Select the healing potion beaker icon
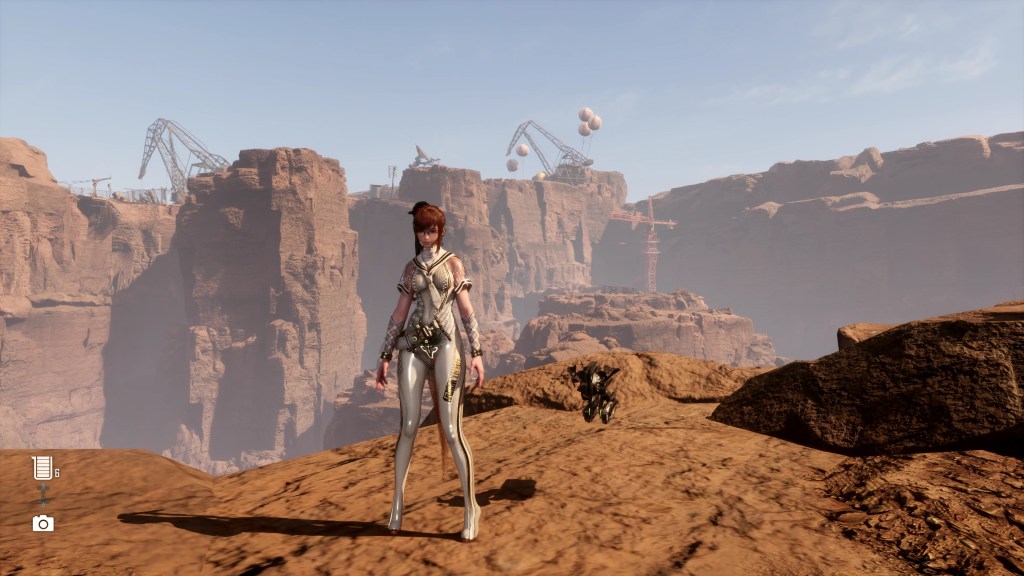 (41, 468)
